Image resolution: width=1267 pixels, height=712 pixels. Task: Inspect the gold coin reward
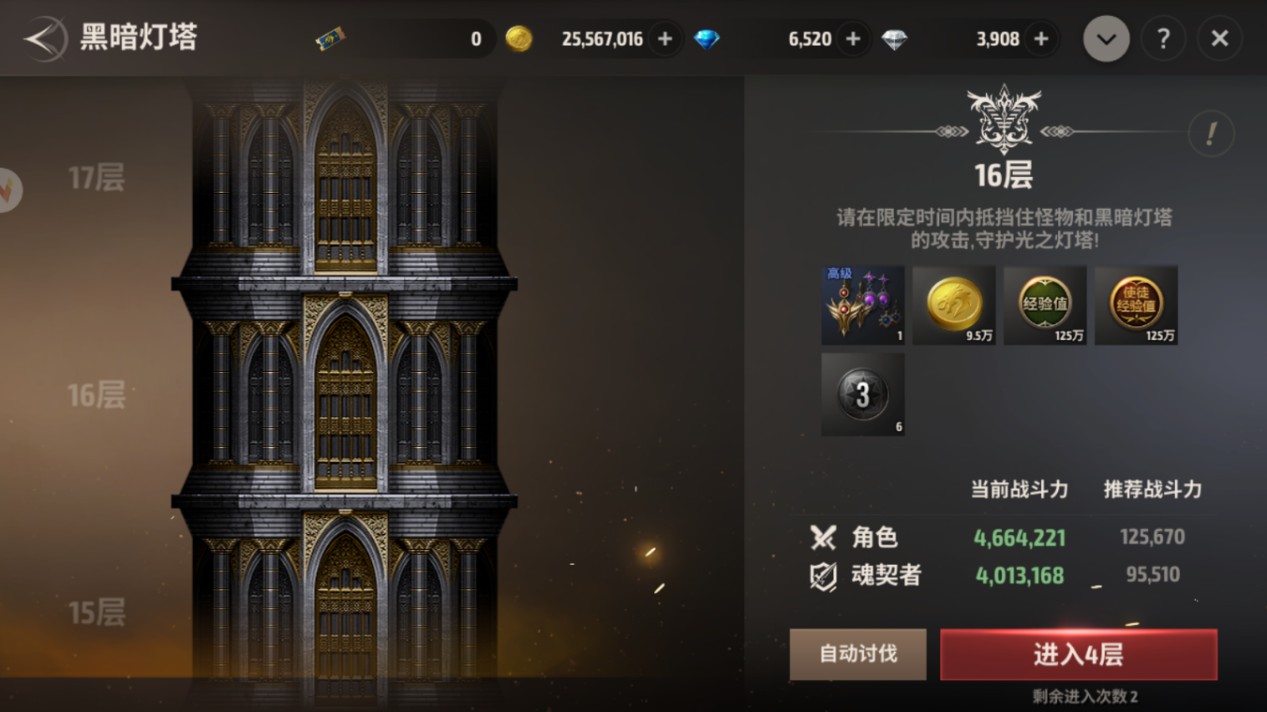pyautogui.click(x=953, y=305)
